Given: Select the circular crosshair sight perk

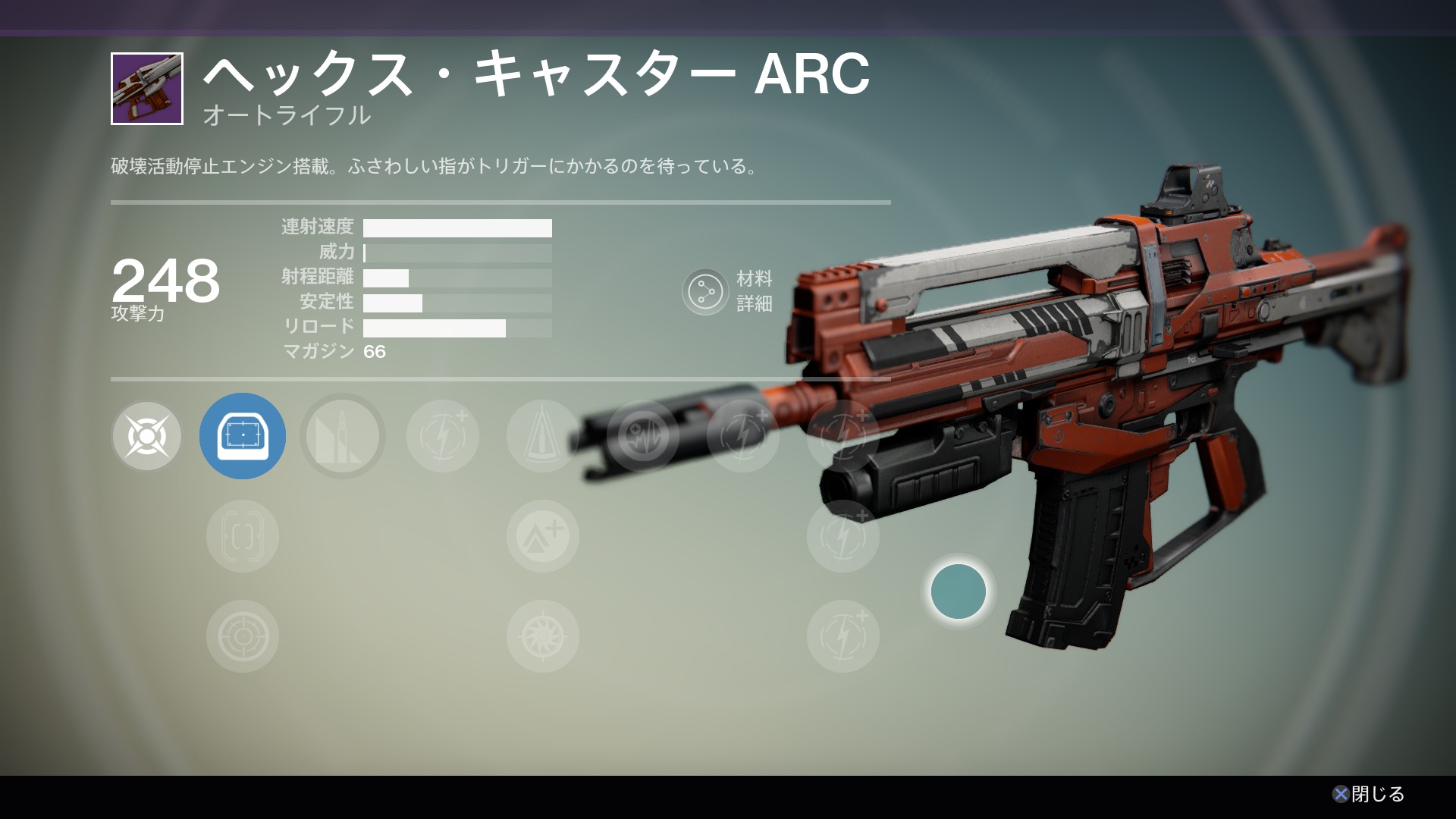Looking at the screenshot, I should pos(243,636).
